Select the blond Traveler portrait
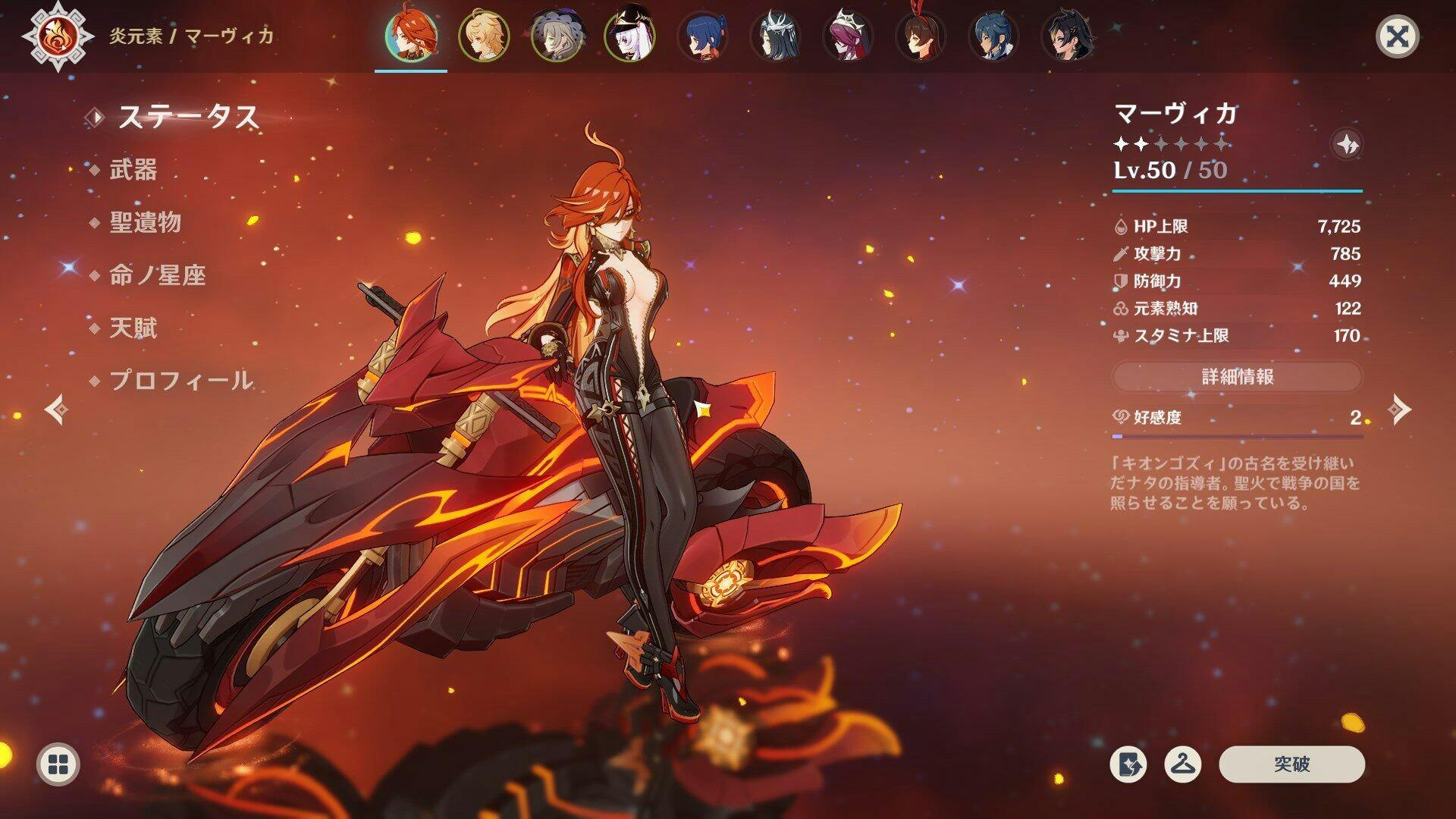The height and width of the screenshot is (819, 1456). (x=484, y=36)
